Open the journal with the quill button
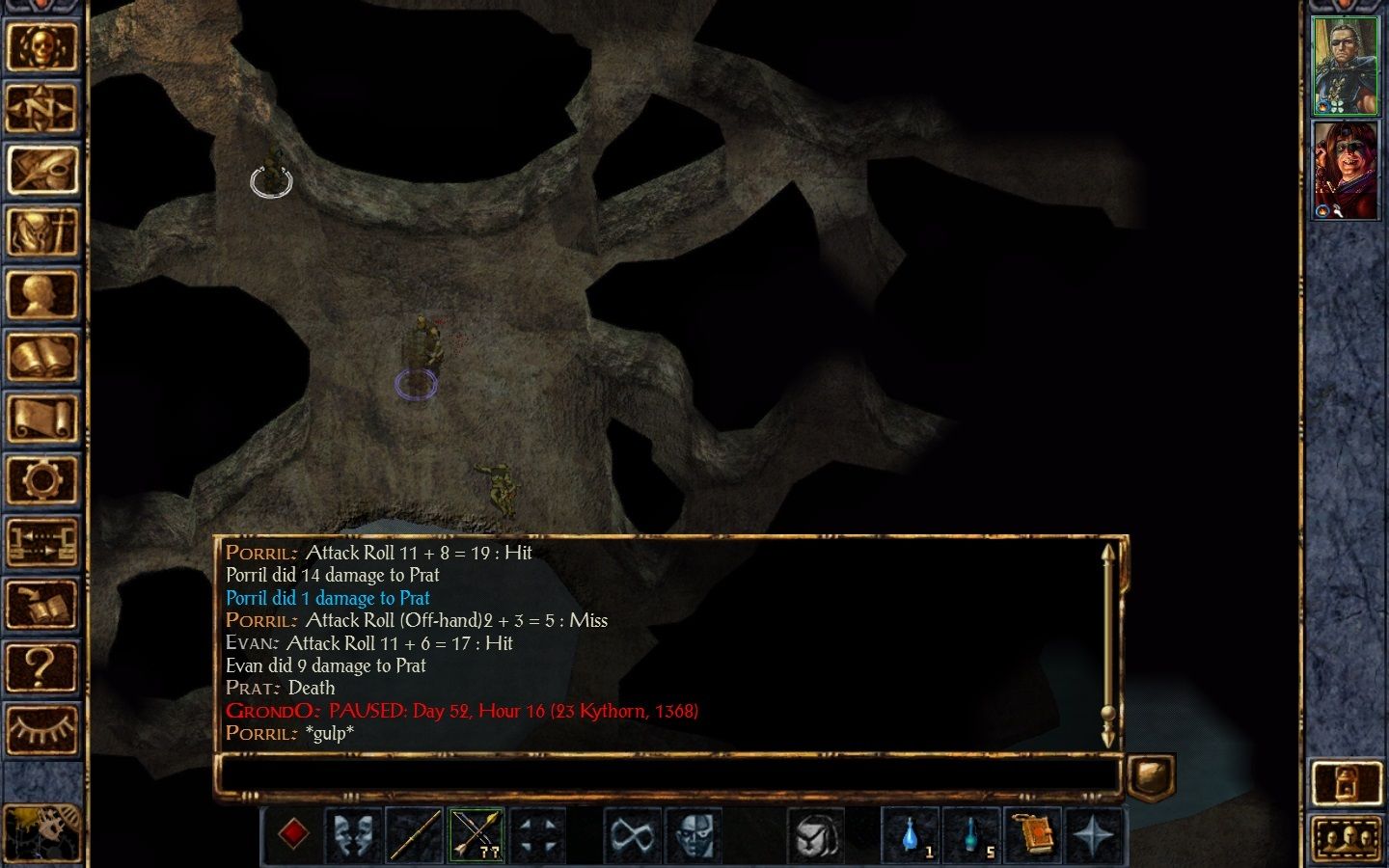The height and width of the screenshot is (868, 1389). pyautogui.click(x=41, y=170)
